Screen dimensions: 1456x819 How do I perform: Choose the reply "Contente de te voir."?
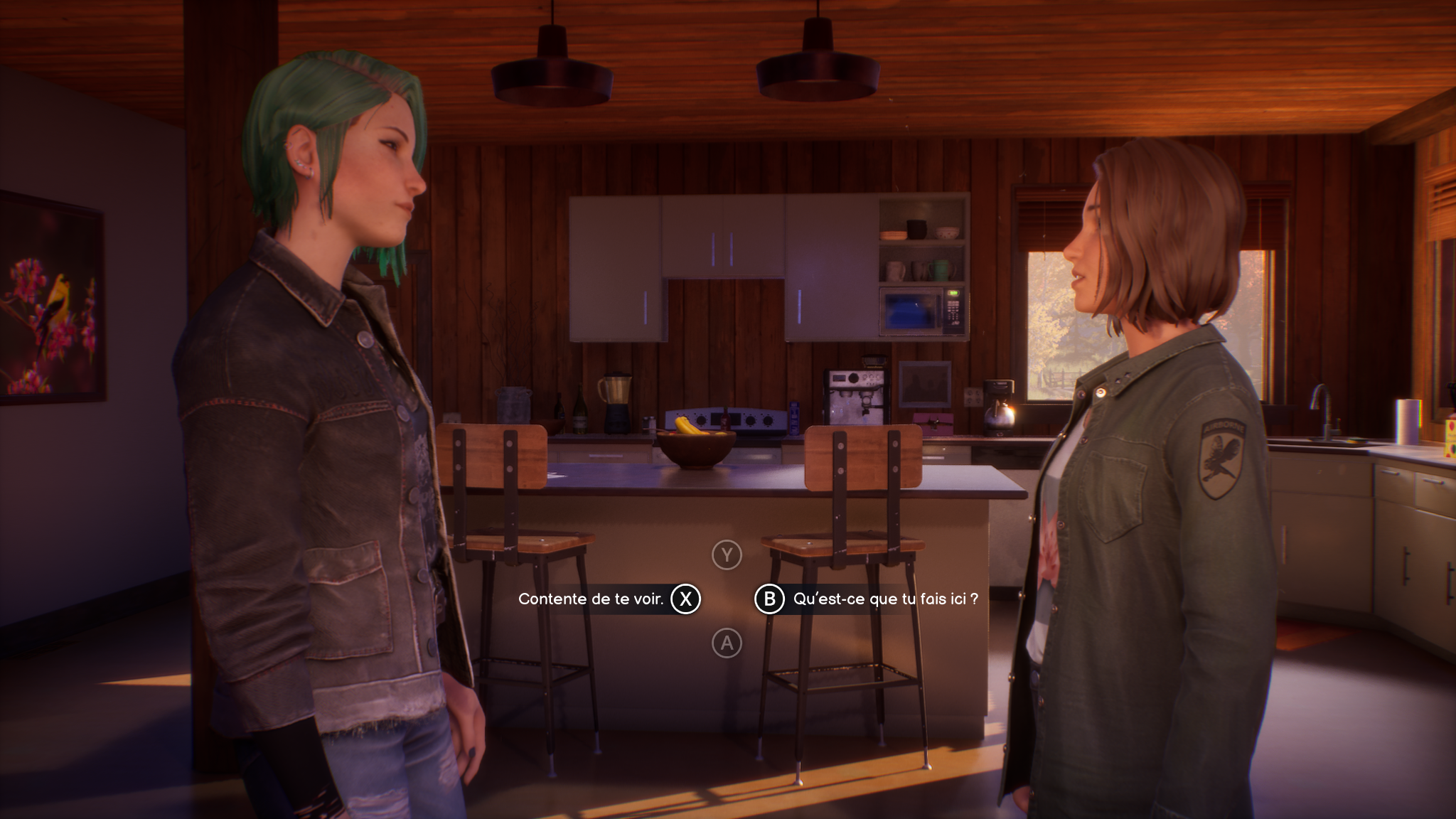pyautogui.click(x=591, y=599)
